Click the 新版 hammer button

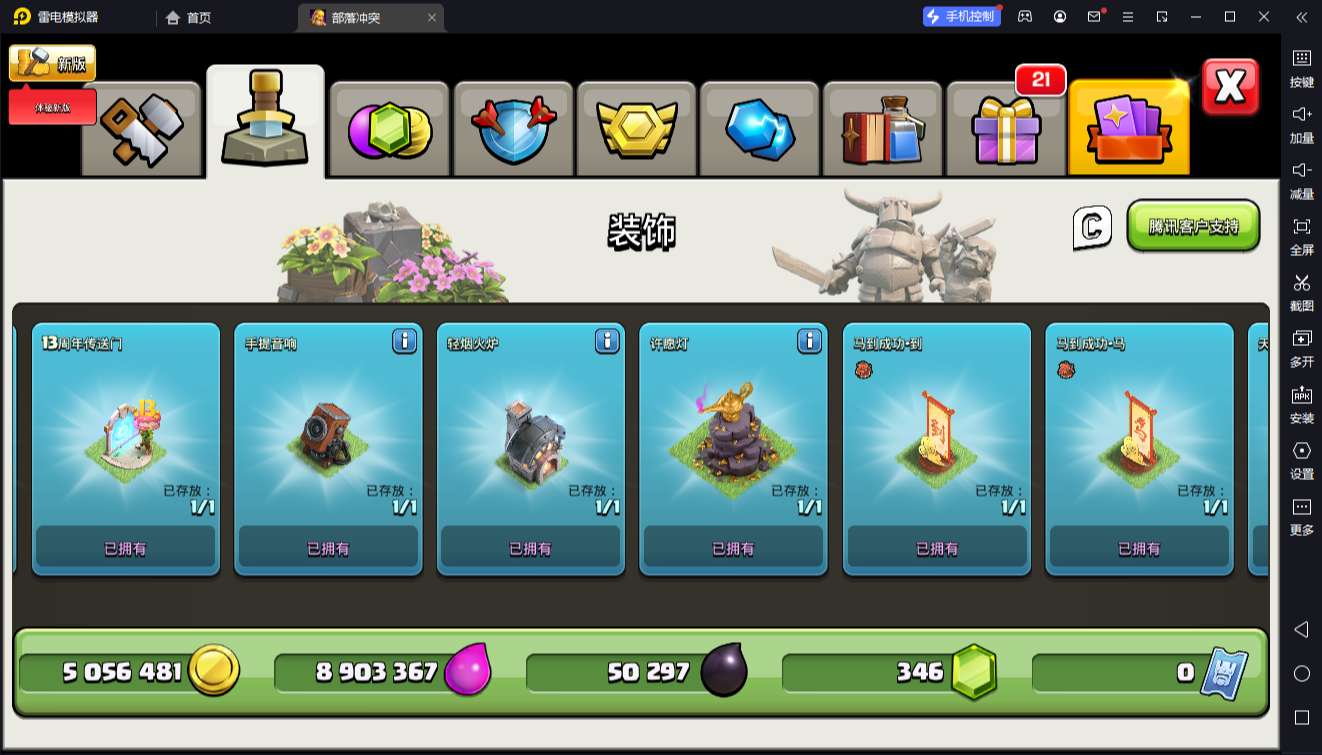[52, 64]
